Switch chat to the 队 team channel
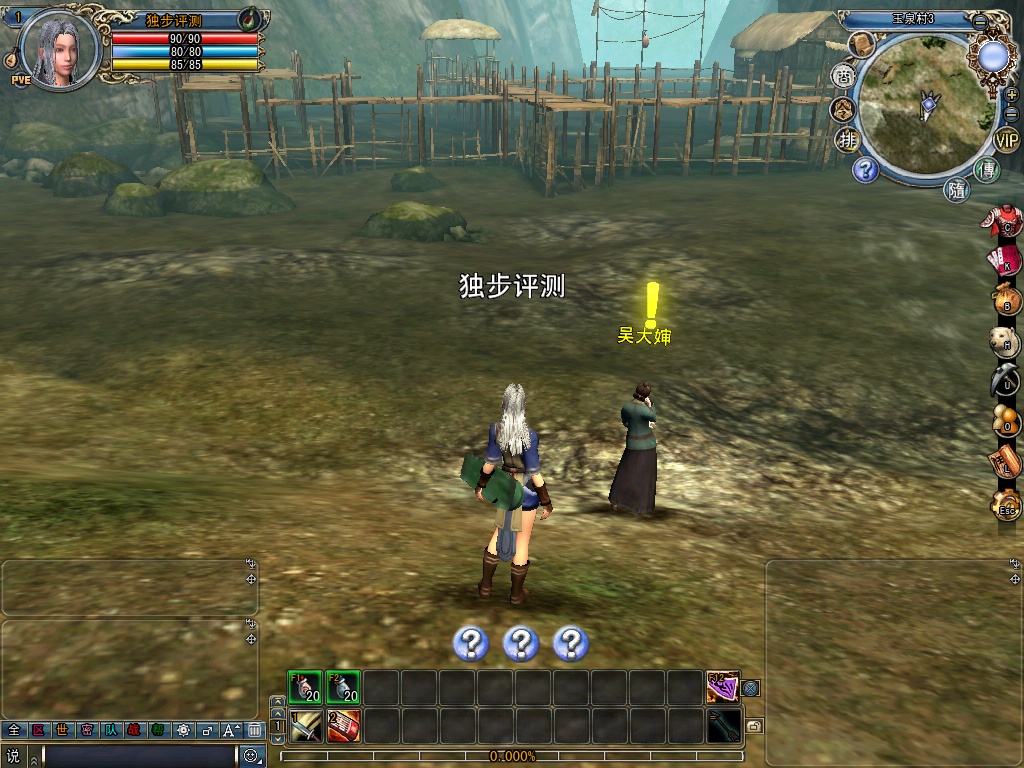Viewport: 1024px width, 768px height. 110,730
